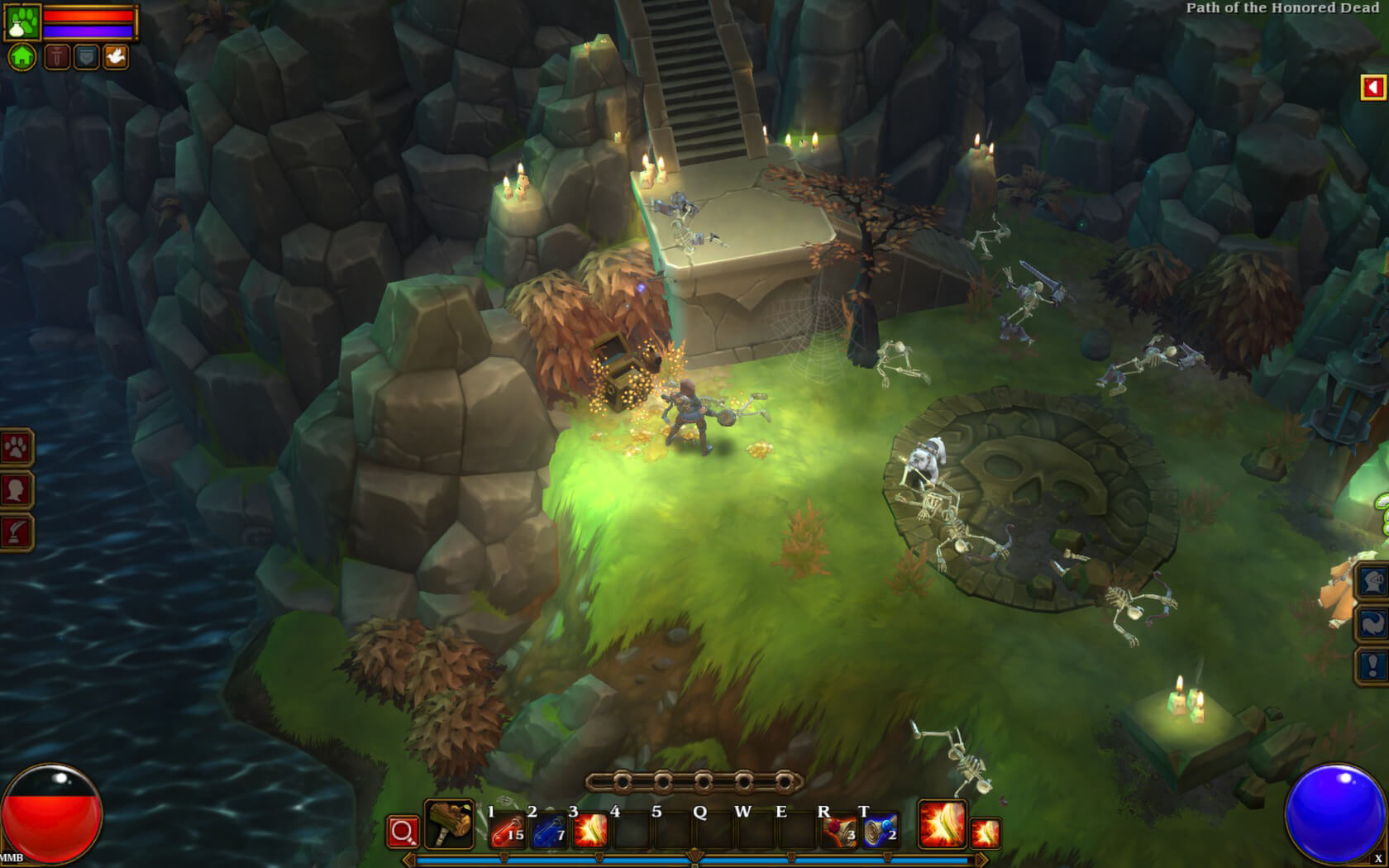Open pet equipment via the sword icon

(57, 58)
